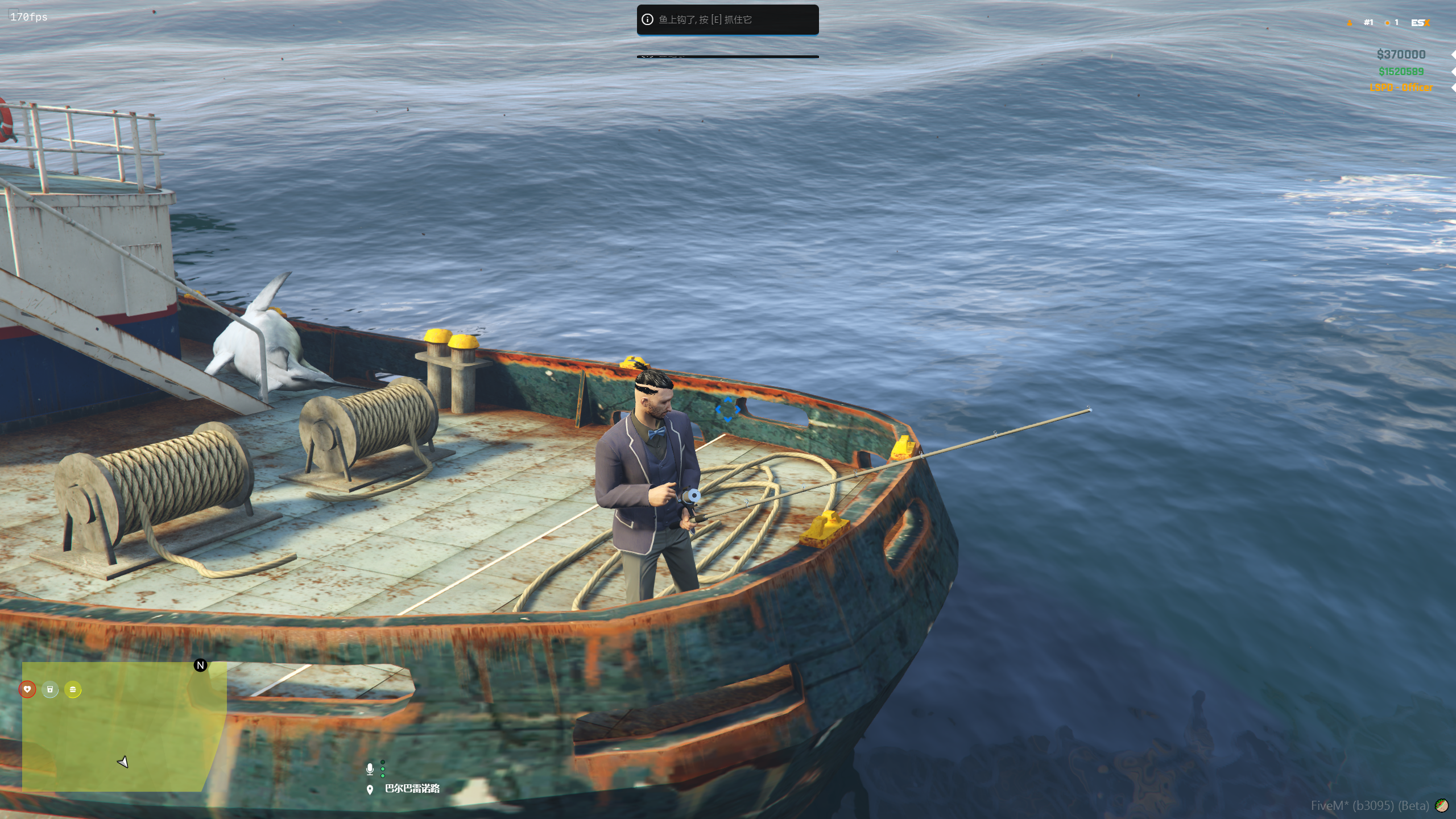Click the info icon in the notification
1456x819 pixels.
[x=647, y=19]
